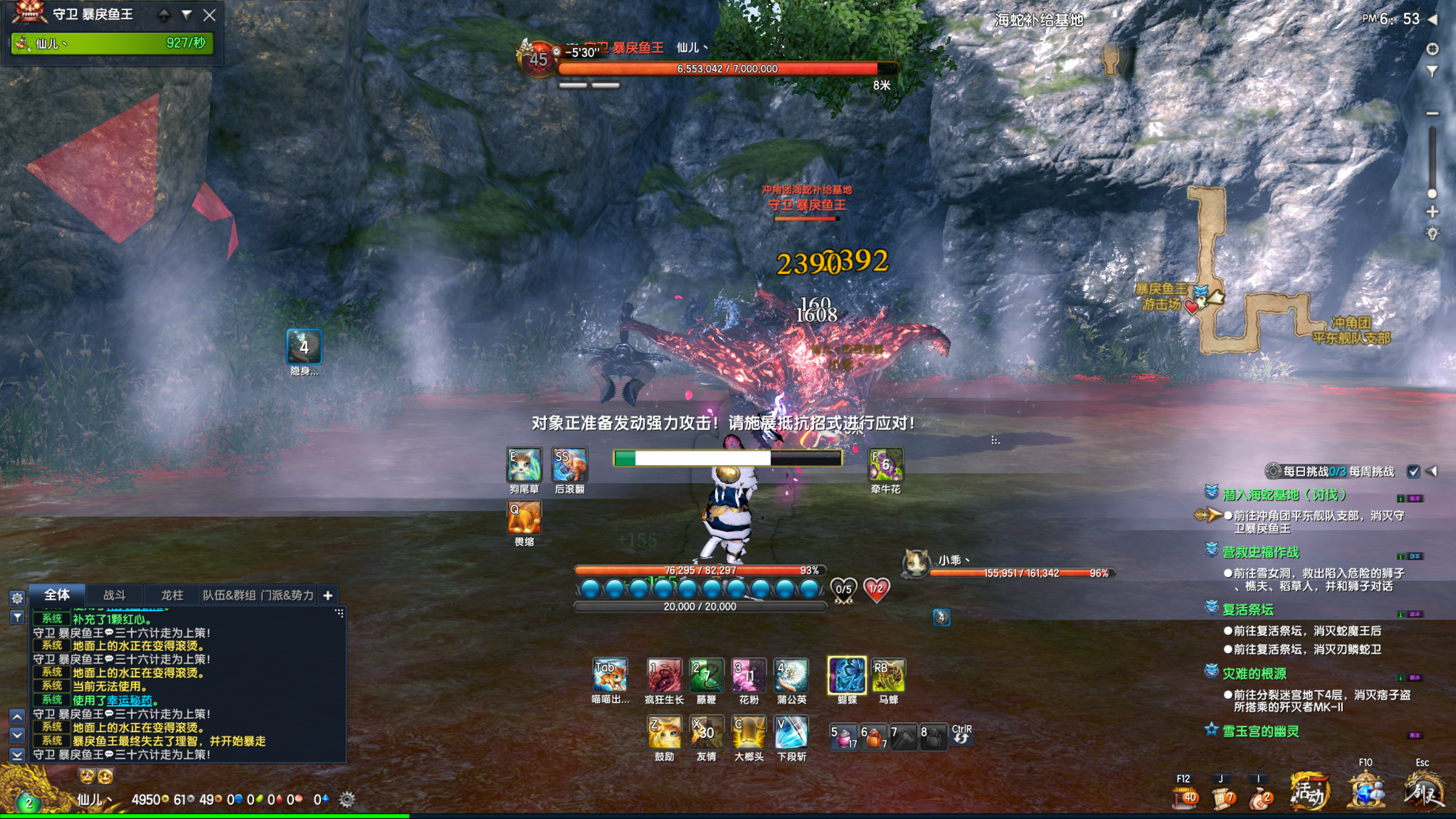Switch to the 战斗 chat tab

(x=114, y=595)
